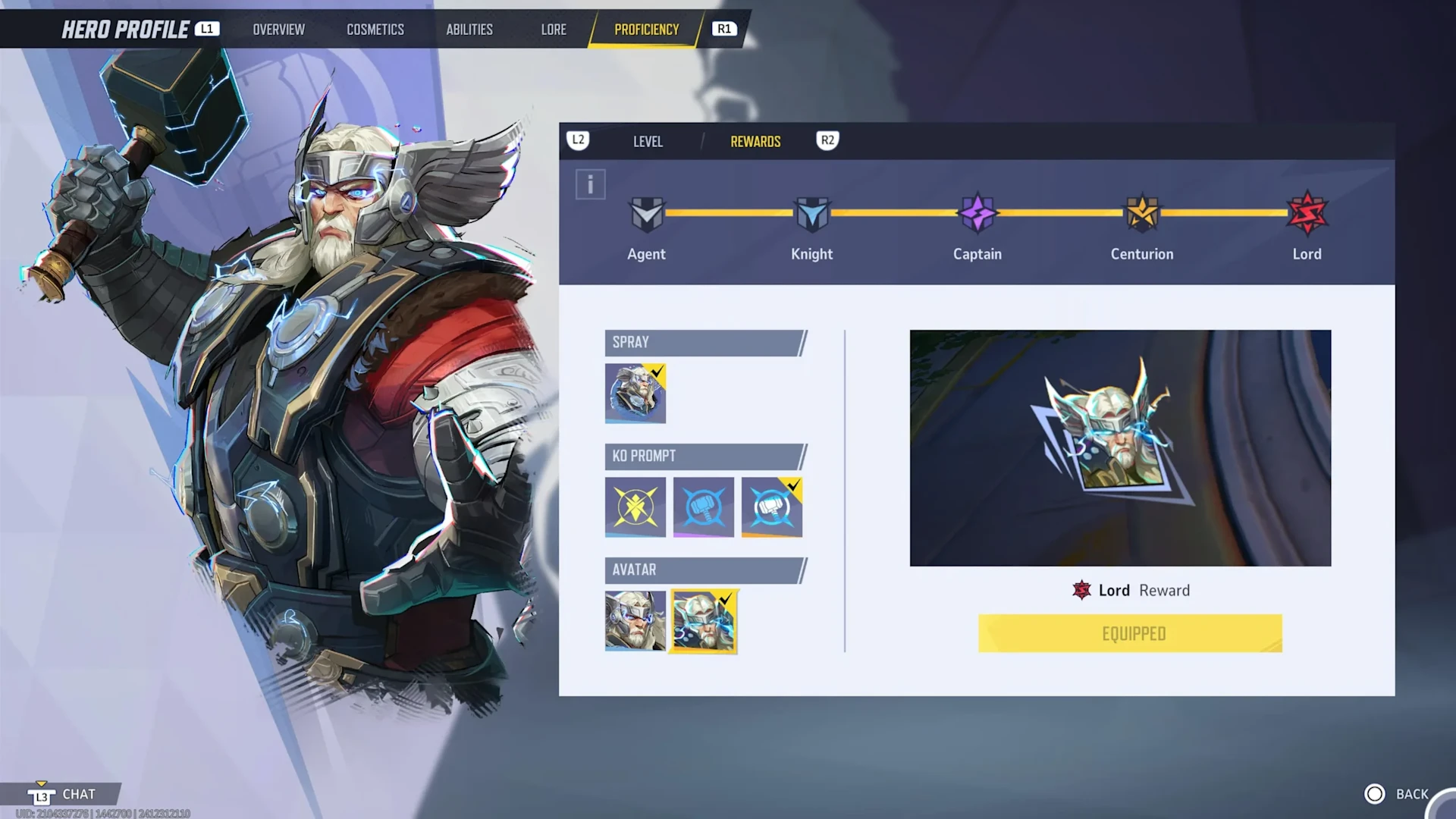Choose the highlighted lightning Thor avatar
Screen dimensions: 1456x819
point(704,621)
